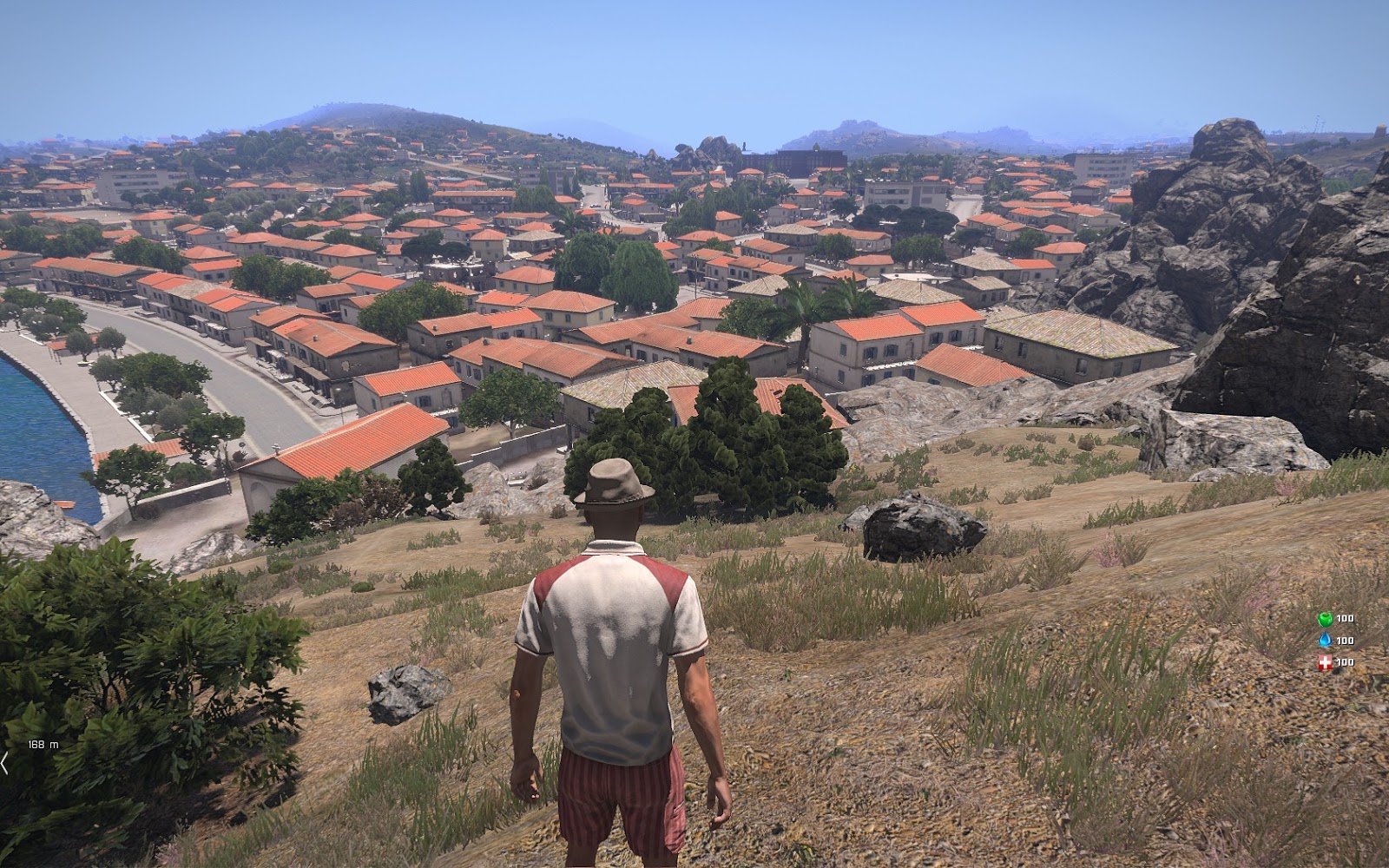Click the blue water drop thirst icon

1326,640
